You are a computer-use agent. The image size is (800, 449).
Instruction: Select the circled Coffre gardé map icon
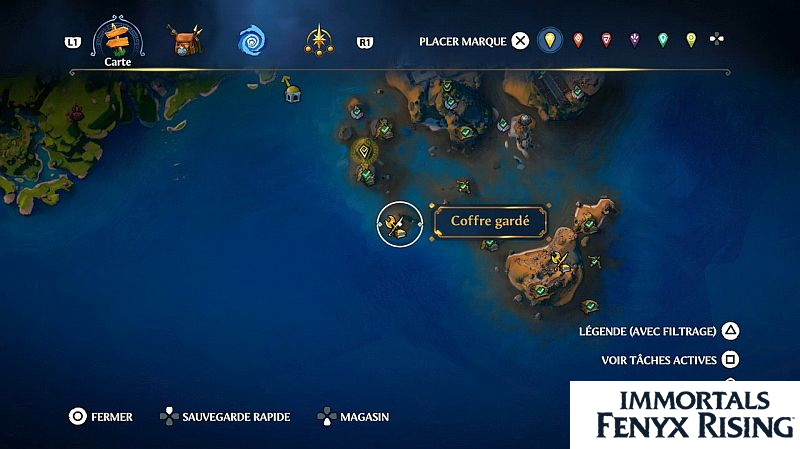pyautogui.click(x=400, y=223)
